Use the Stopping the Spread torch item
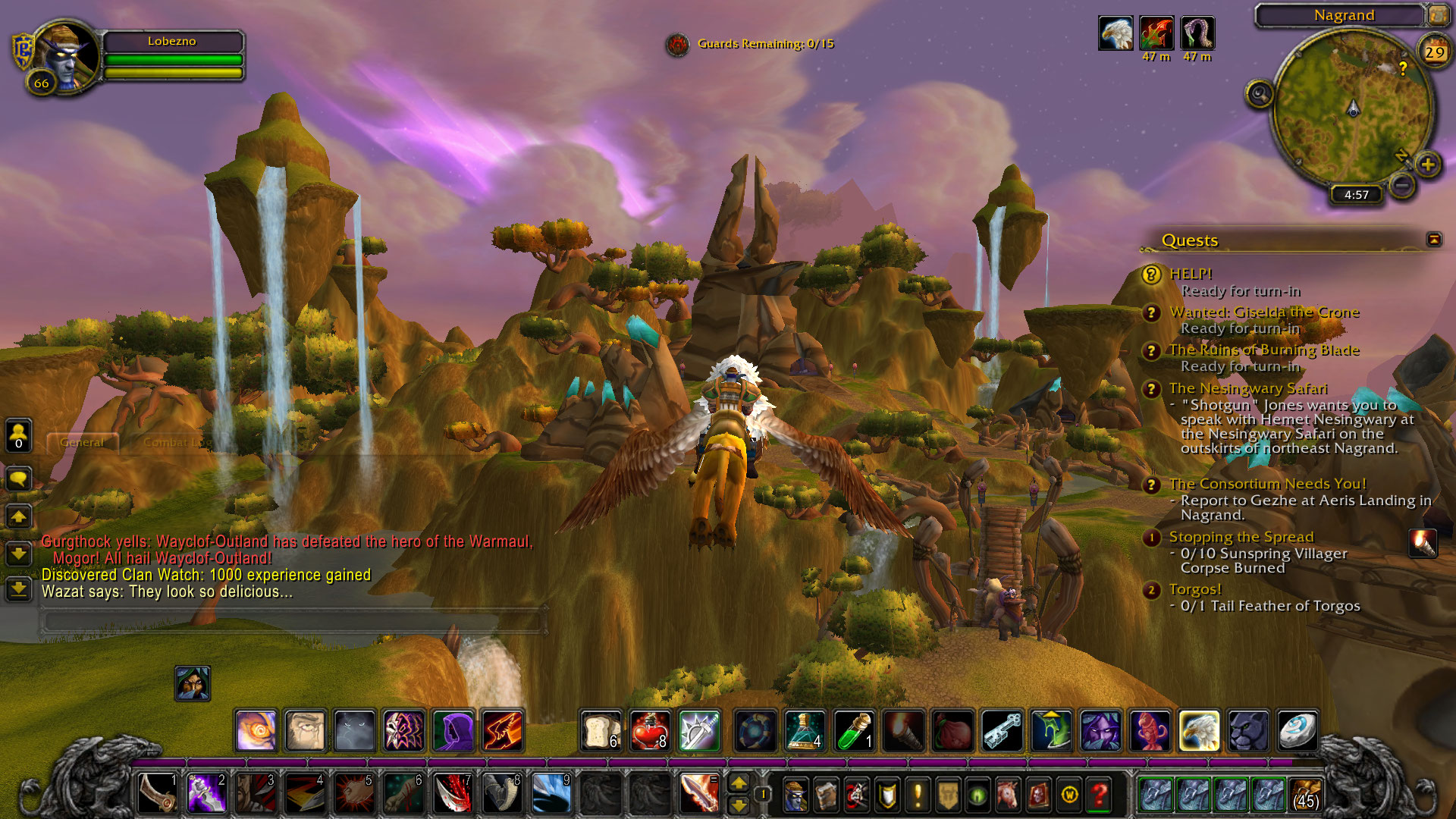 click(x=1422, y=543)
